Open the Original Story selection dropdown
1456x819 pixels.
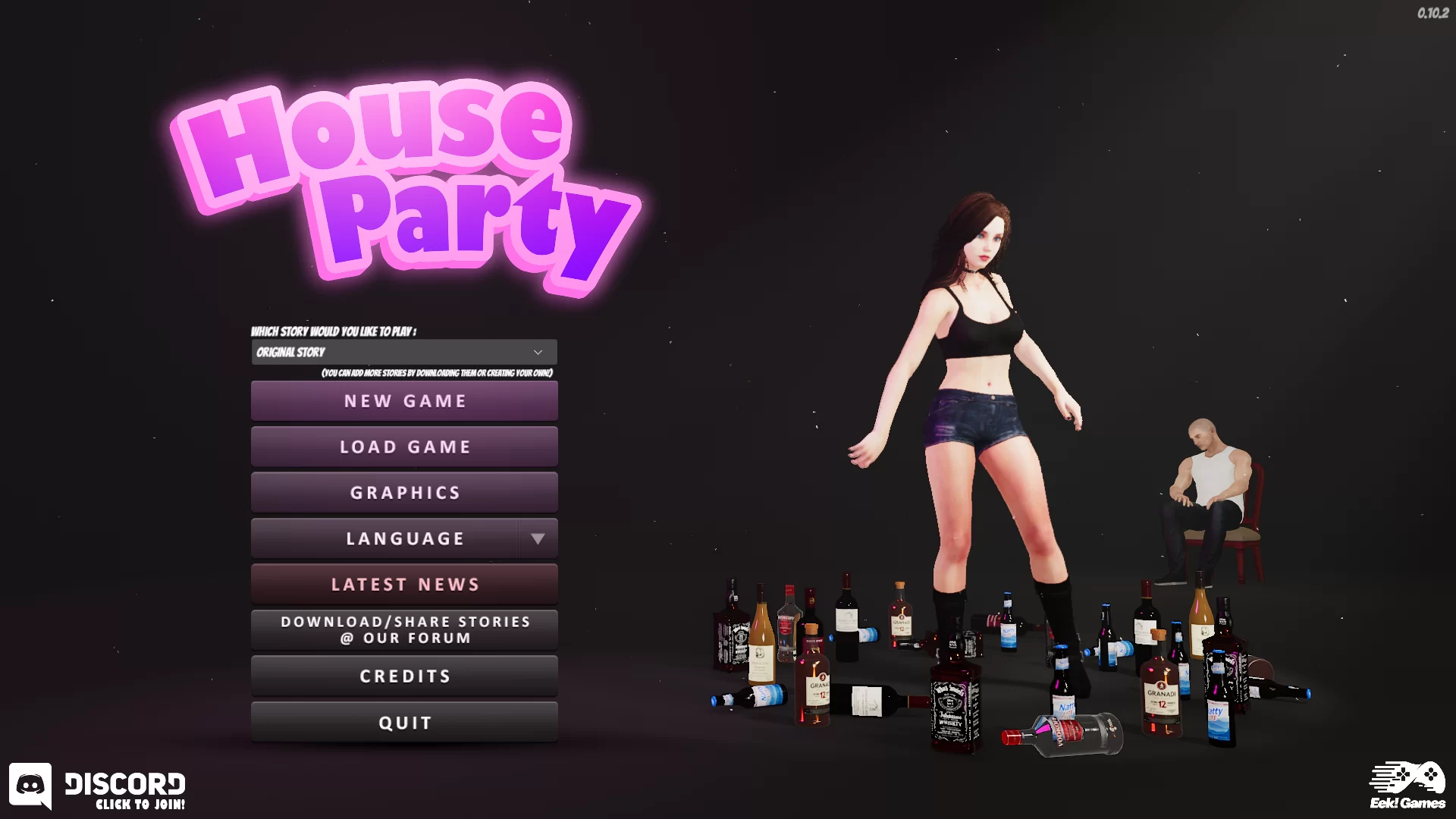403,353
